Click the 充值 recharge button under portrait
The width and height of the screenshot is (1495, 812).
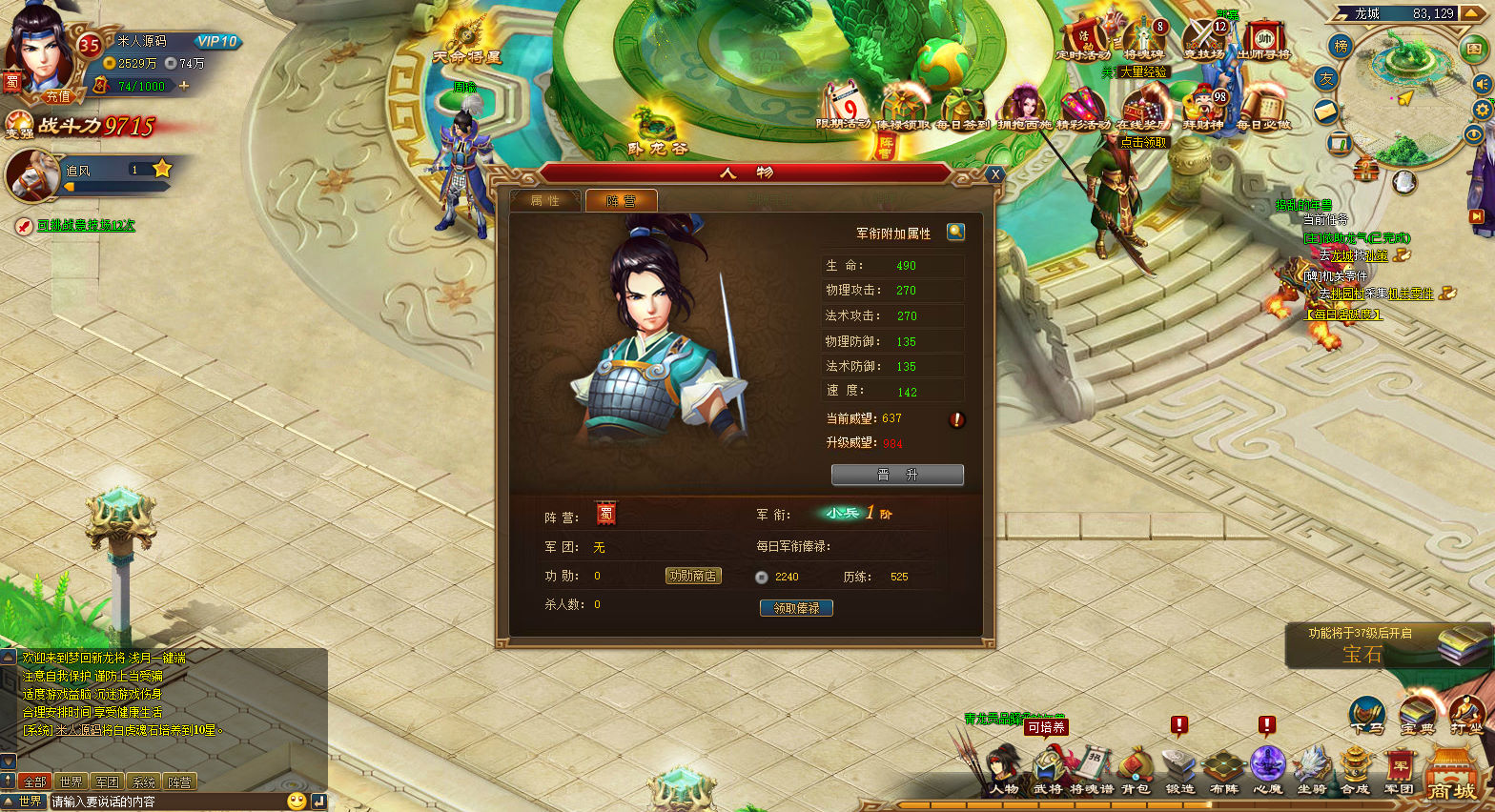coord(58,96)
